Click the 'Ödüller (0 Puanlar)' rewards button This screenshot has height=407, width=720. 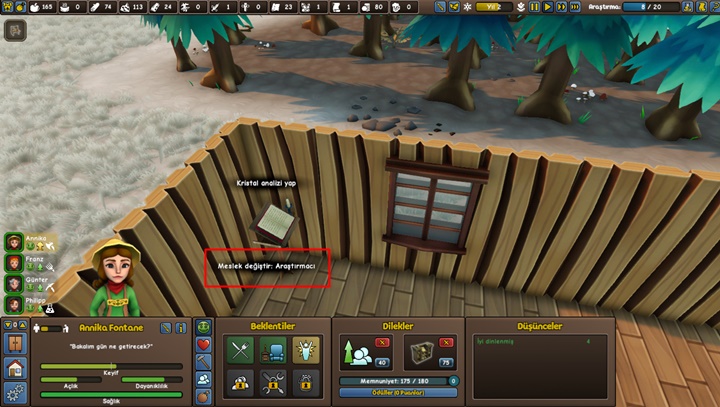[x=397, y=392]
